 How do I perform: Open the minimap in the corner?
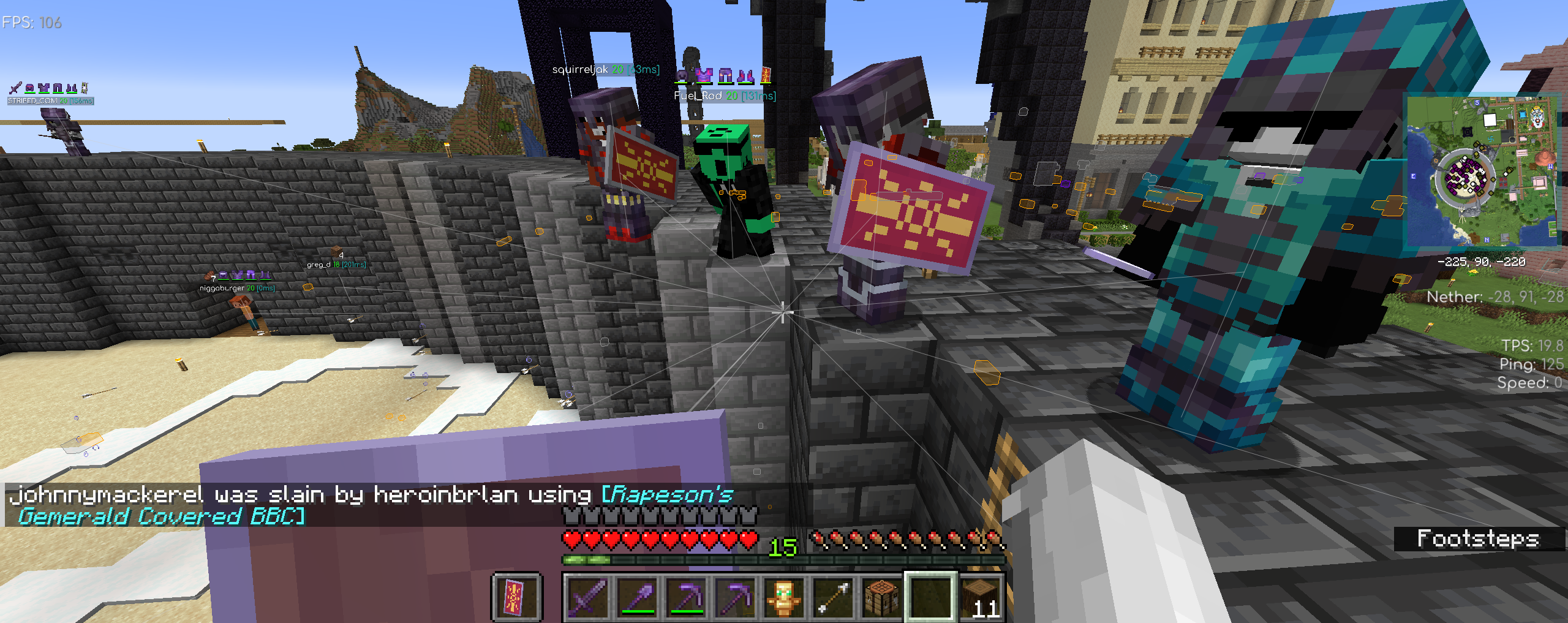[x=1481, y=171]
